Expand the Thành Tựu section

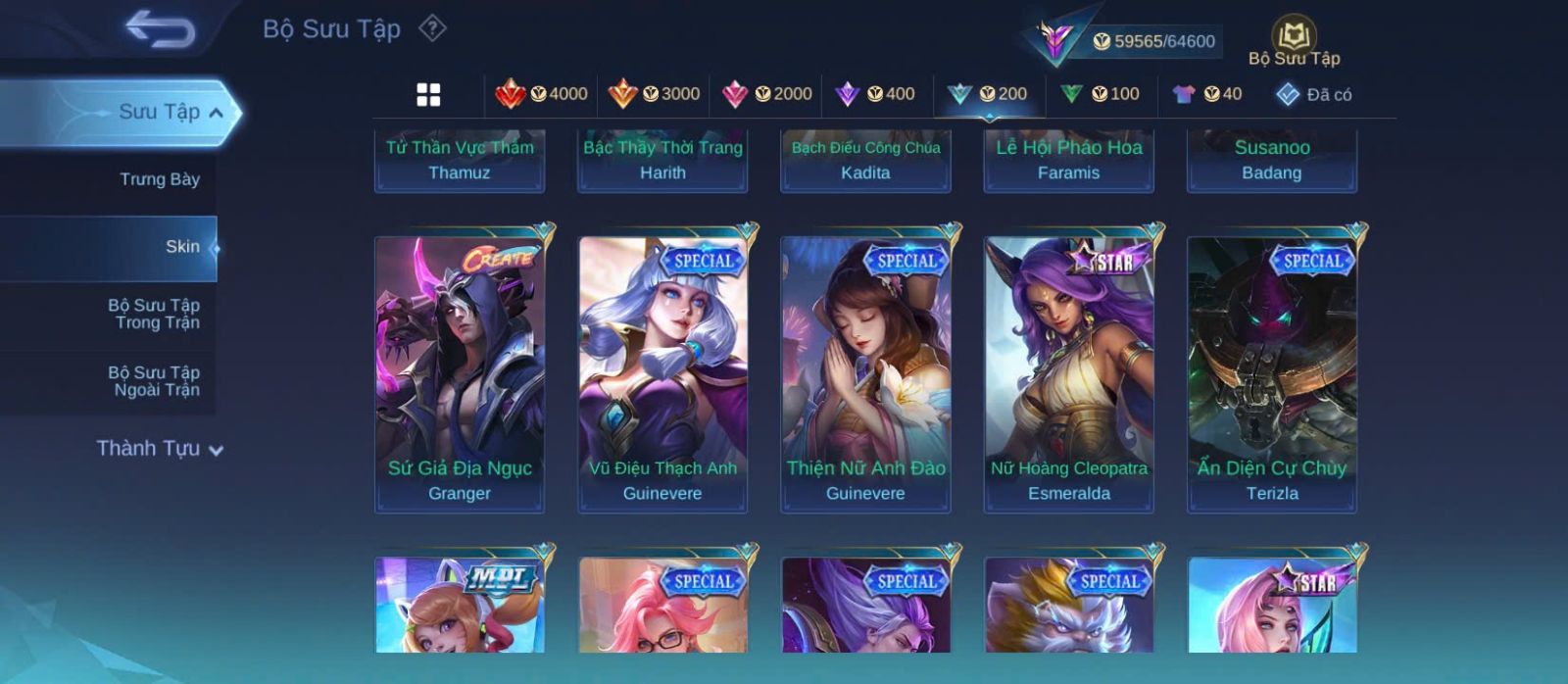pos(160,449)
